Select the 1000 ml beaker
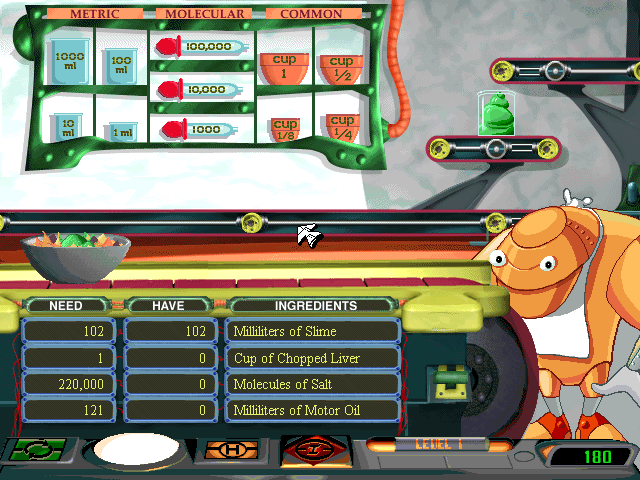Screen dimensions: 640x480 point(69,59)
